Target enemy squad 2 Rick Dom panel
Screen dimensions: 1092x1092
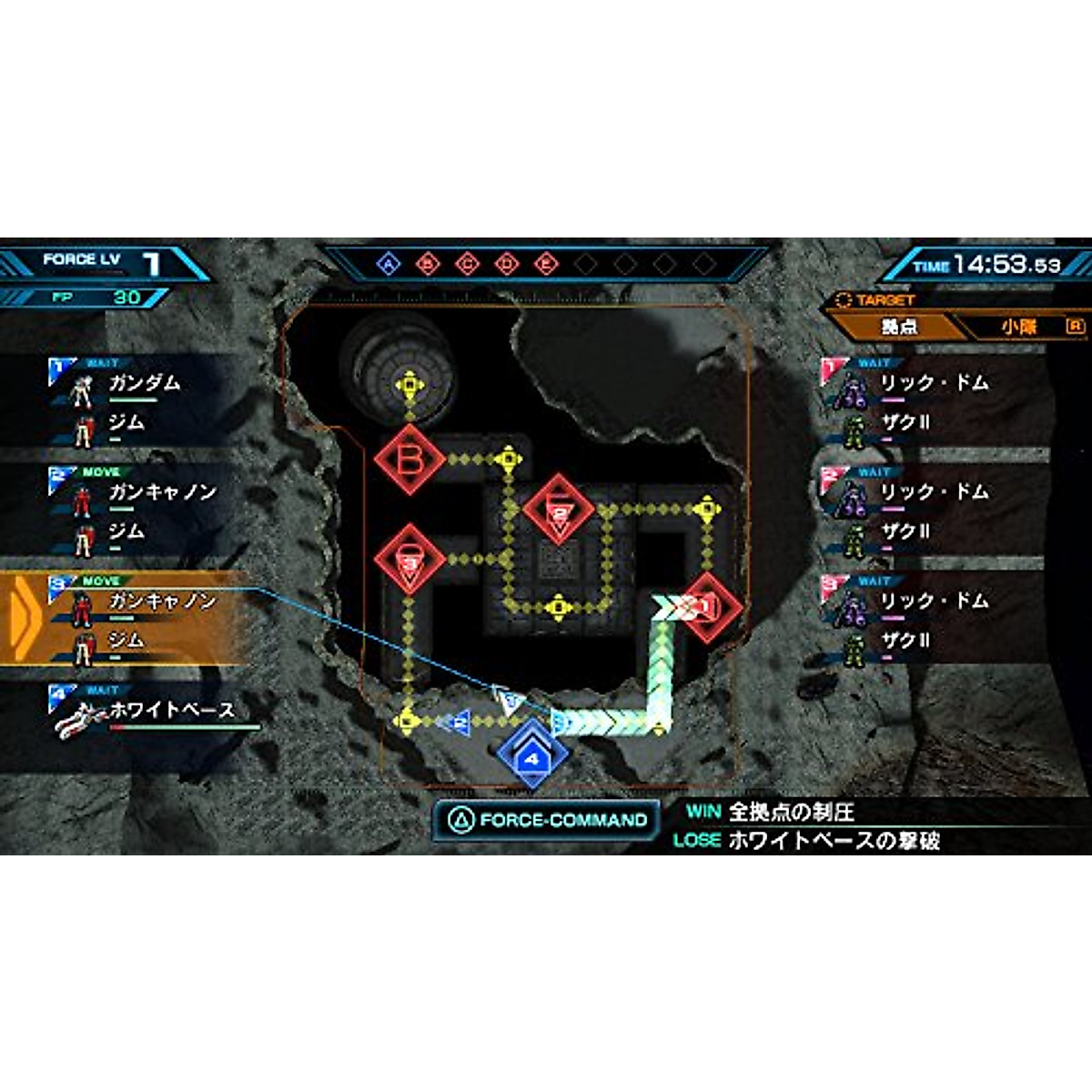[937, 511]
